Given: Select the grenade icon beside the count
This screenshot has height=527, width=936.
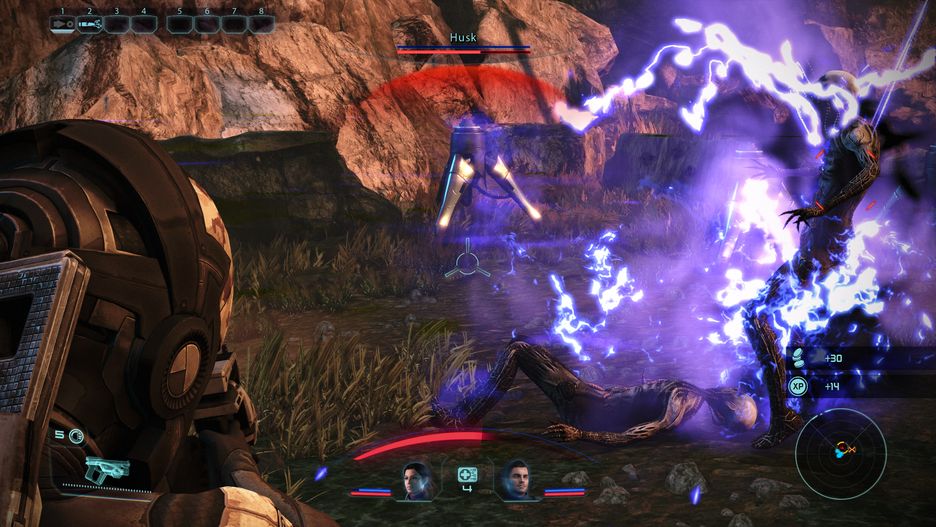Looking at the screenshot, I should point(76,435).
